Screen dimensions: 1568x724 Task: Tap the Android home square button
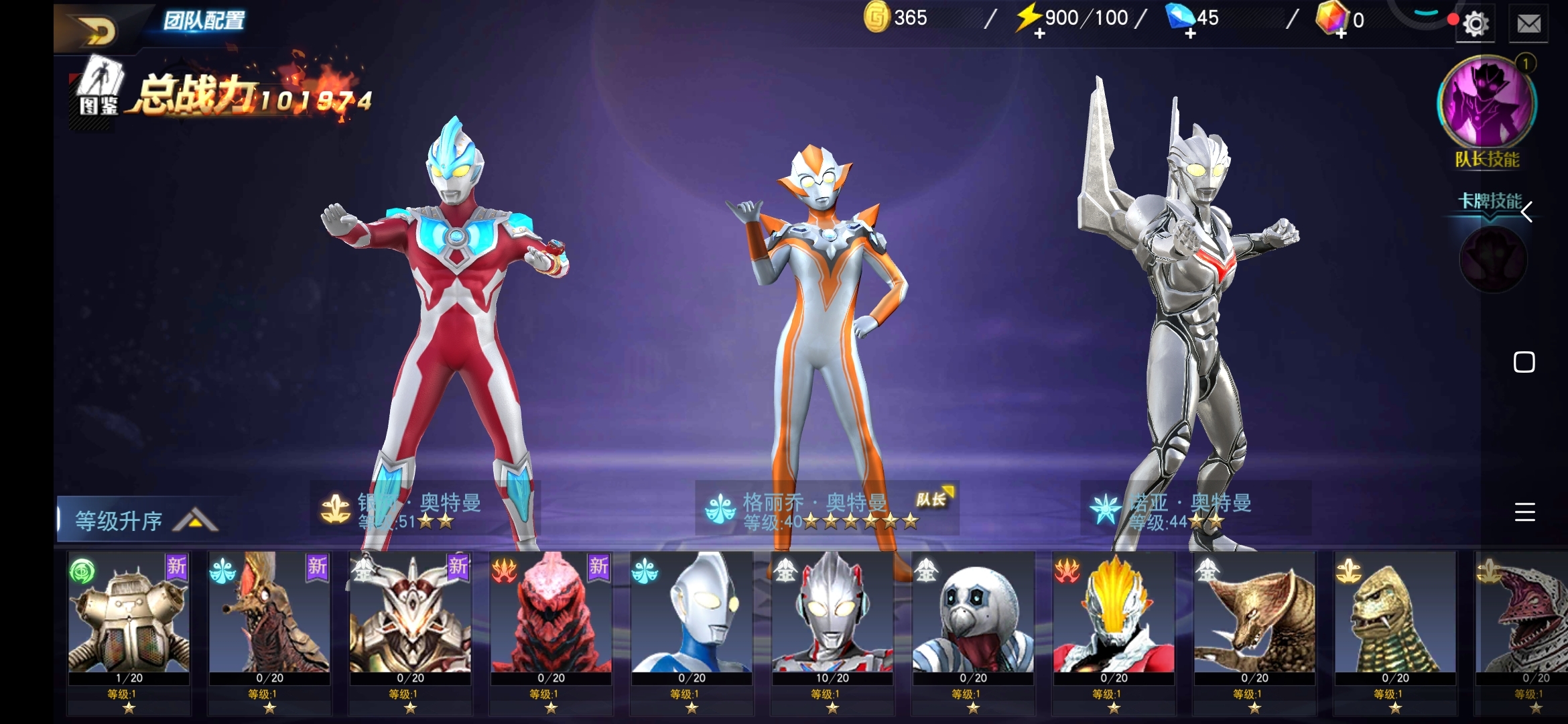pos(1524,362)
